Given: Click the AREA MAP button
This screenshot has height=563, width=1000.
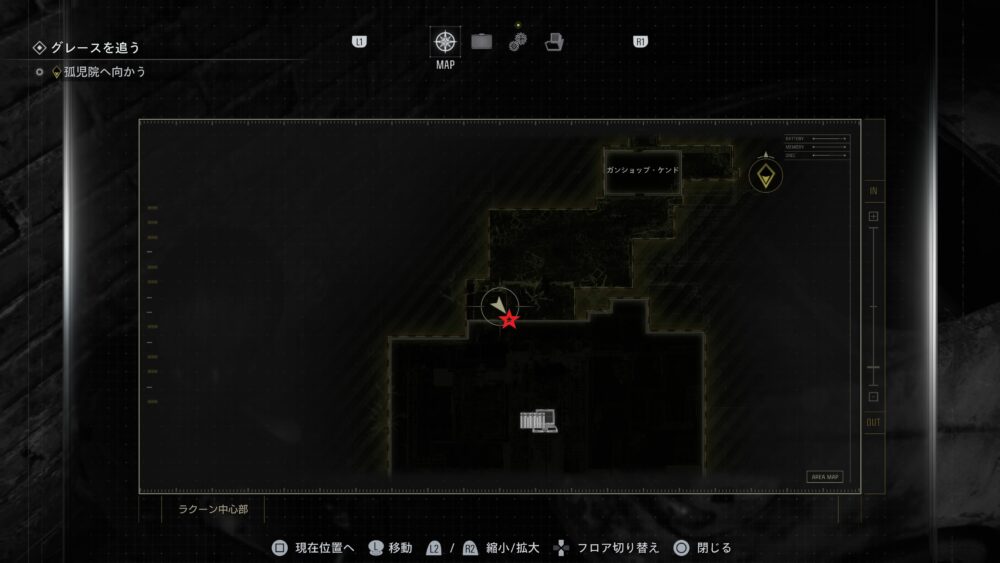Looking at the screenshot, I should point(825,477).
